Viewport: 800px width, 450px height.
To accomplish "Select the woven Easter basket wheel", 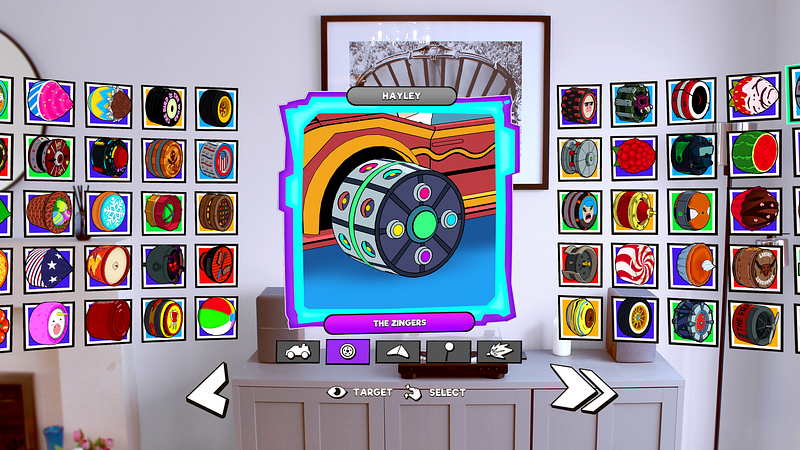I will (49, 212).
